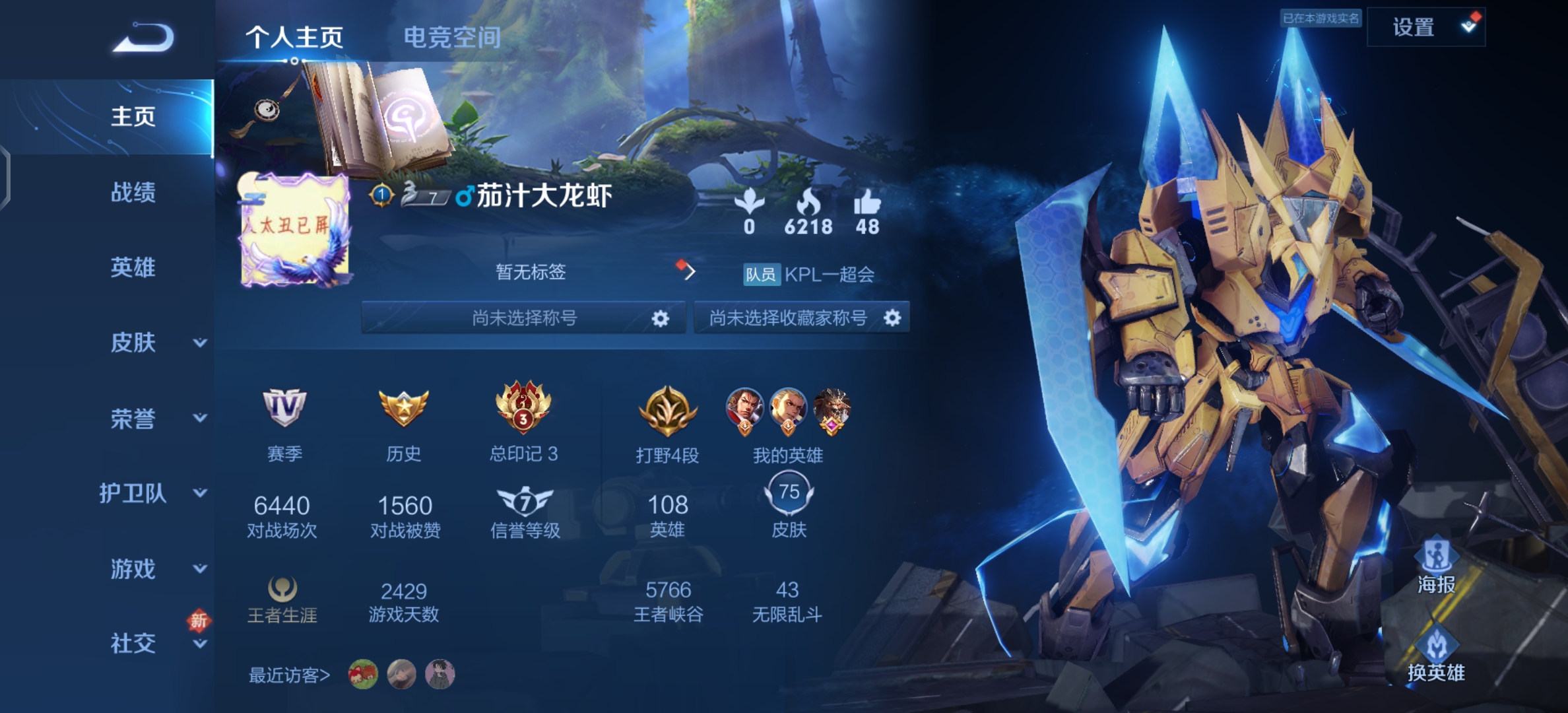1568x713 pixels.
Task: Open 王者生涯 career icon
Action: [284, 588]
